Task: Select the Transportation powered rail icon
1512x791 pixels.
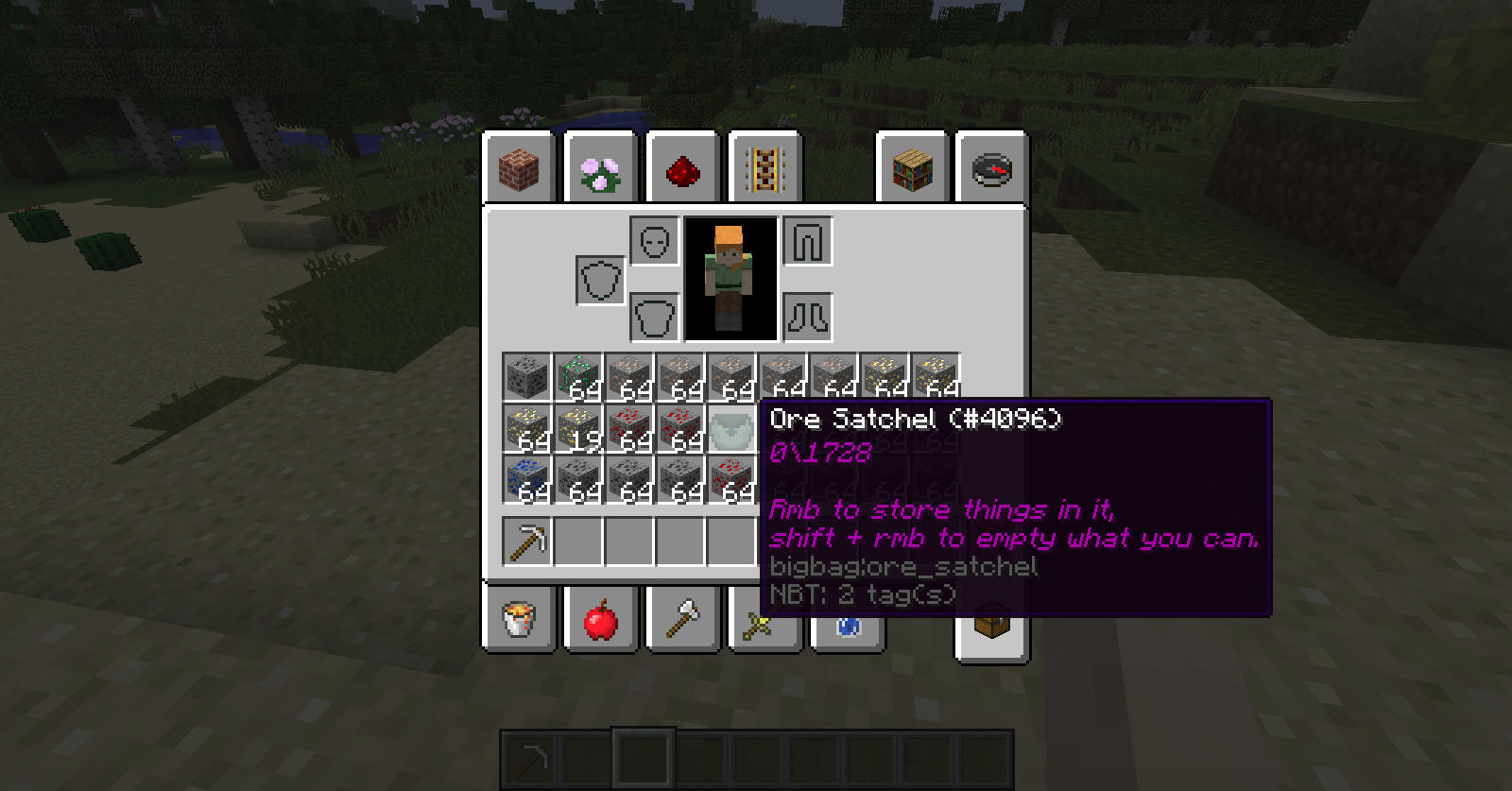Action: click(x=764, y=168)
